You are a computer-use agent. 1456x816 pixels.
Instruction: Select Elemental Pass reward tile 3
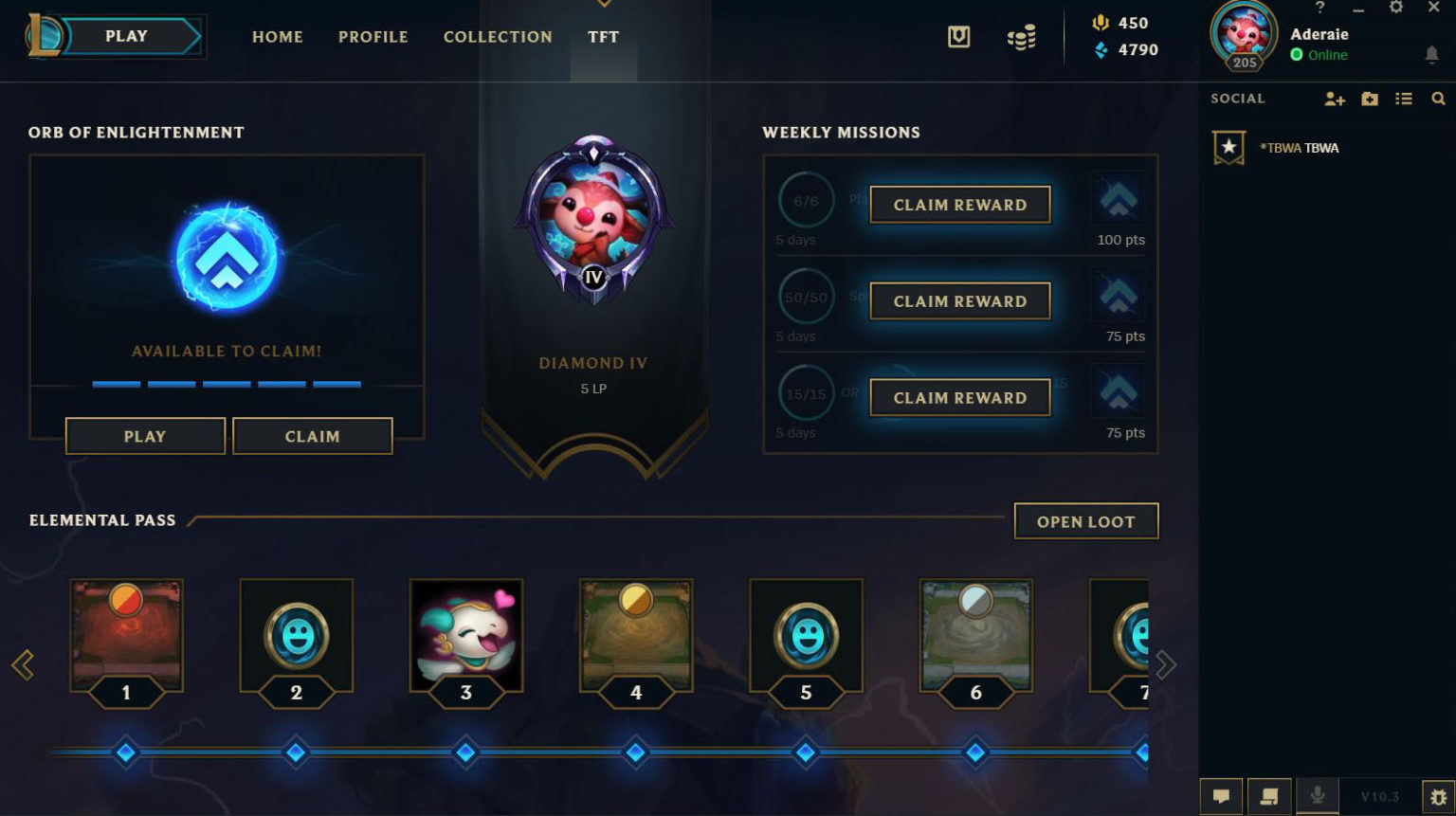tap(465, 635)
